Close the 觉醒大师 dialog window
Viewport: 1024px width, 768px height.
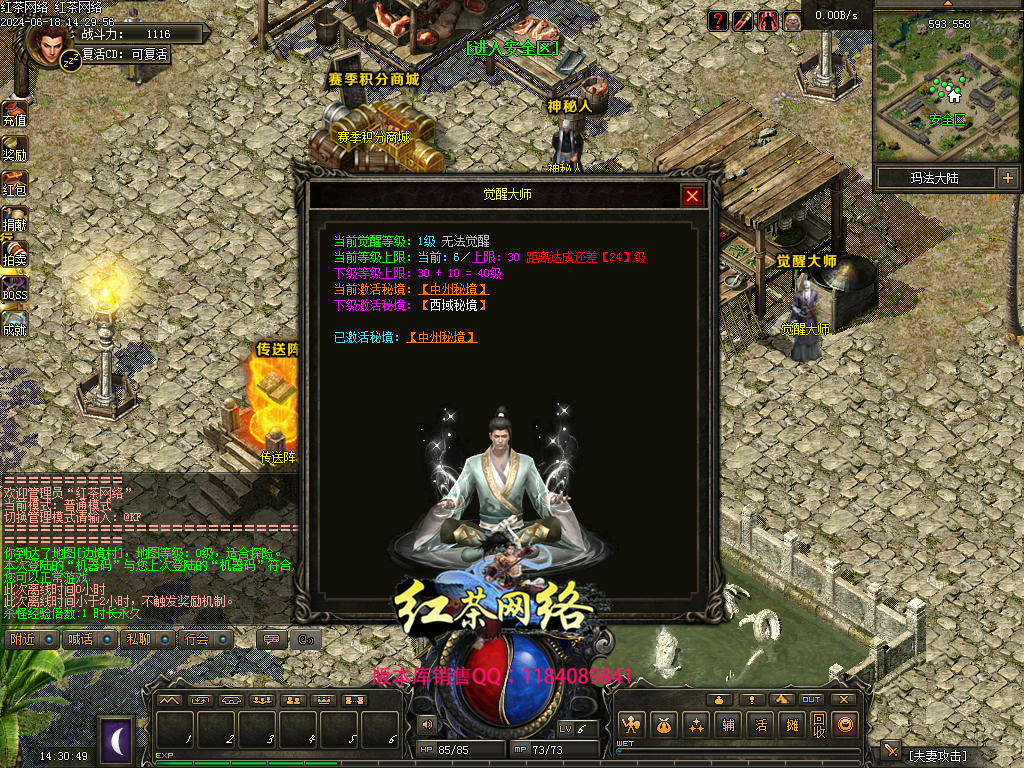(692, 196)
